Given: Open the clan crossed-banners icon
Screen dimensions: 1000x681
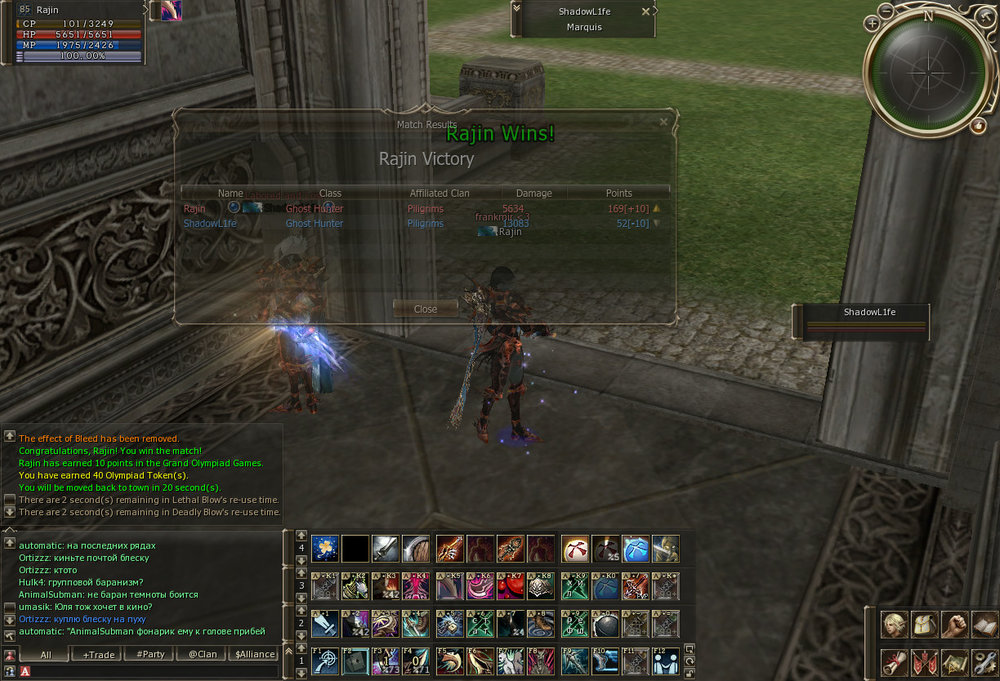Looking at the screenshot, I should (x=925, y=661).
